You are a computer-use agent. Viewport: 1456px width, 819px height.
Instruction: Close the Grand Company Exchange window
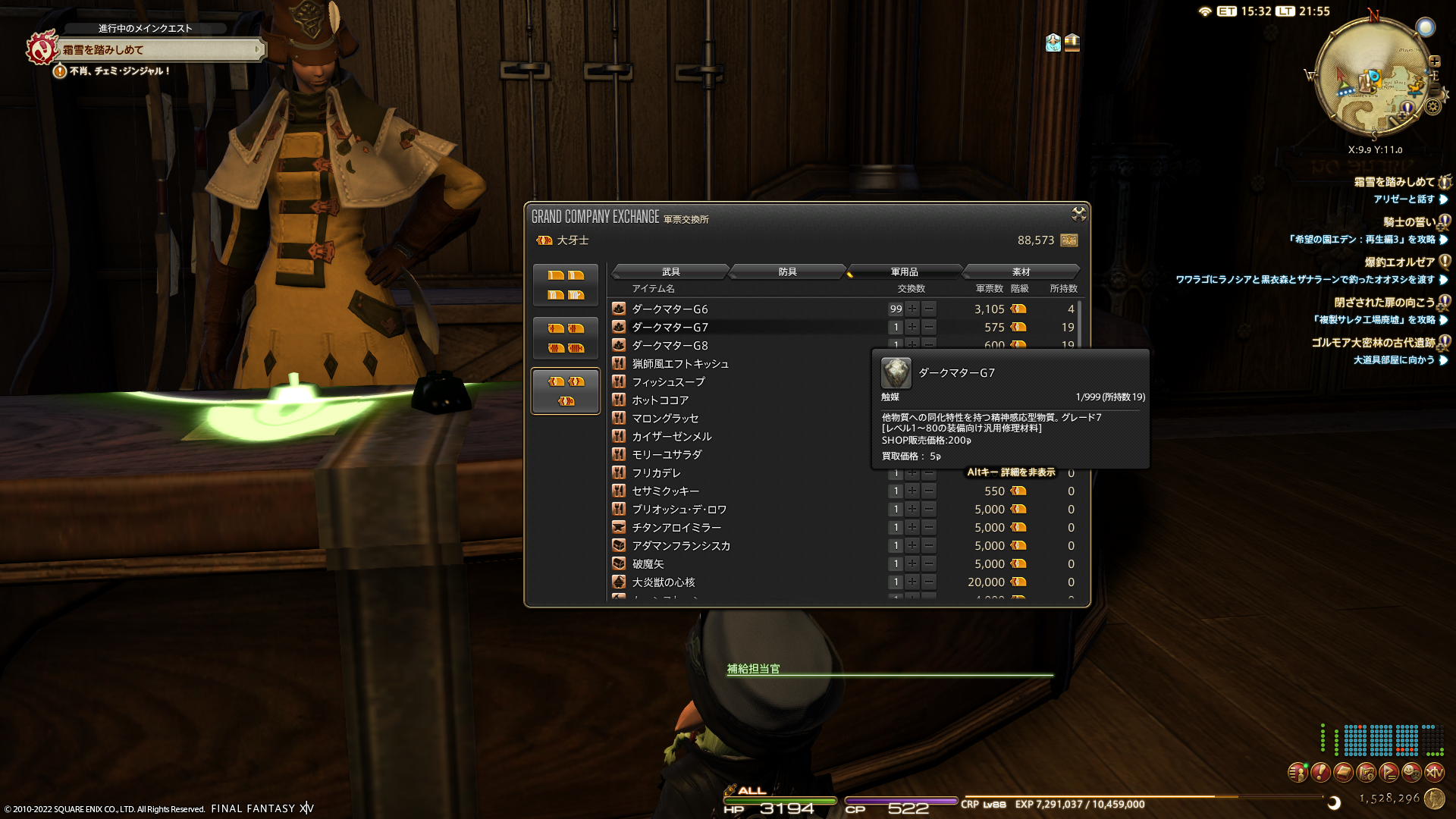click(1078, 215)
